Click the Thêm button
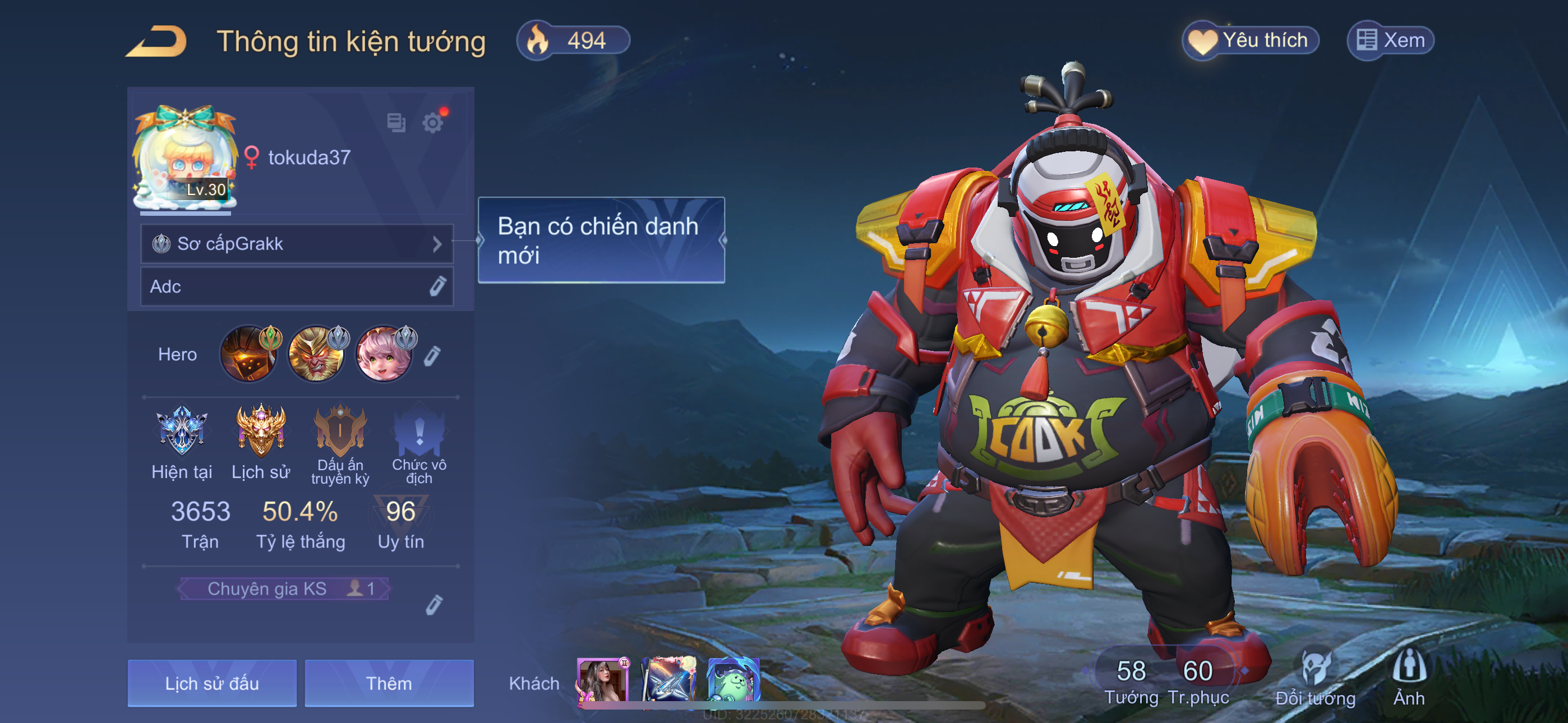The width and height of the screenshot is (1568, 723). (389, 683)
